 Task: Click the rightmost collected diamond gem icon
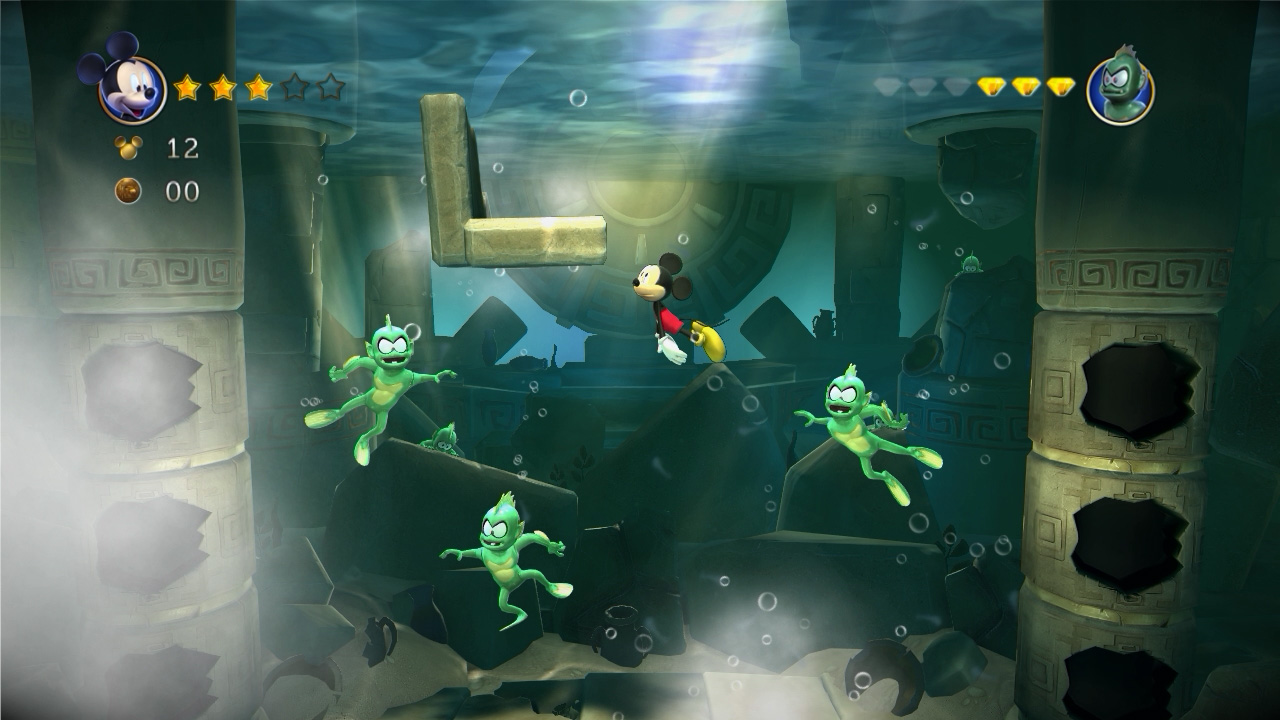[1060, 85]
